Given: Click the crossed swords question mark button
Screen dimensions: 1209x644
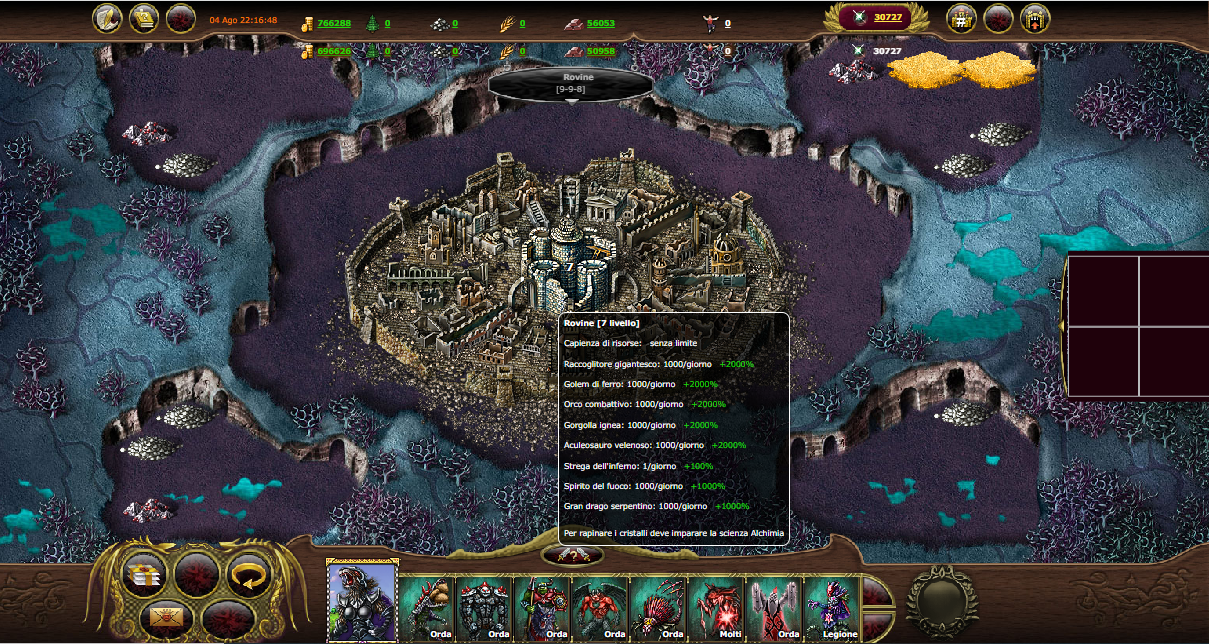Looking at the screenshot, I should pos(571,556).
